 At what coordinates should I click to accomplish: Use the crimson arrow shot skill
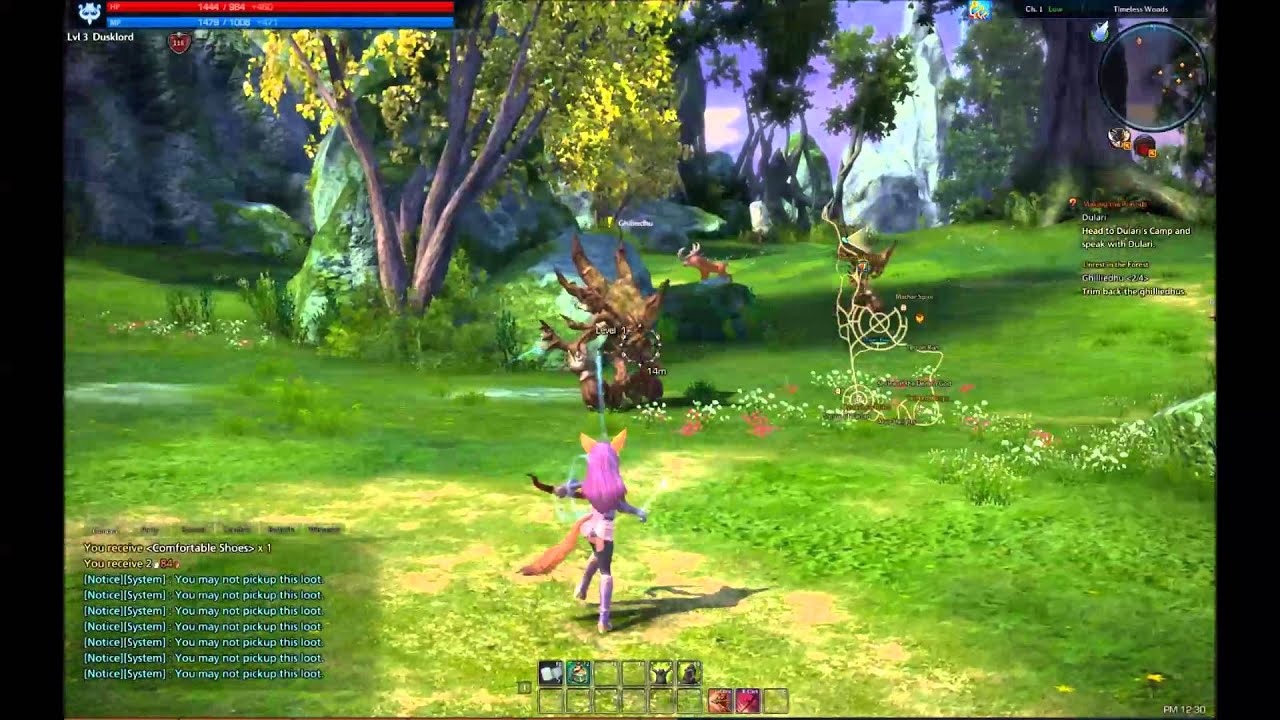coord(747,701)
